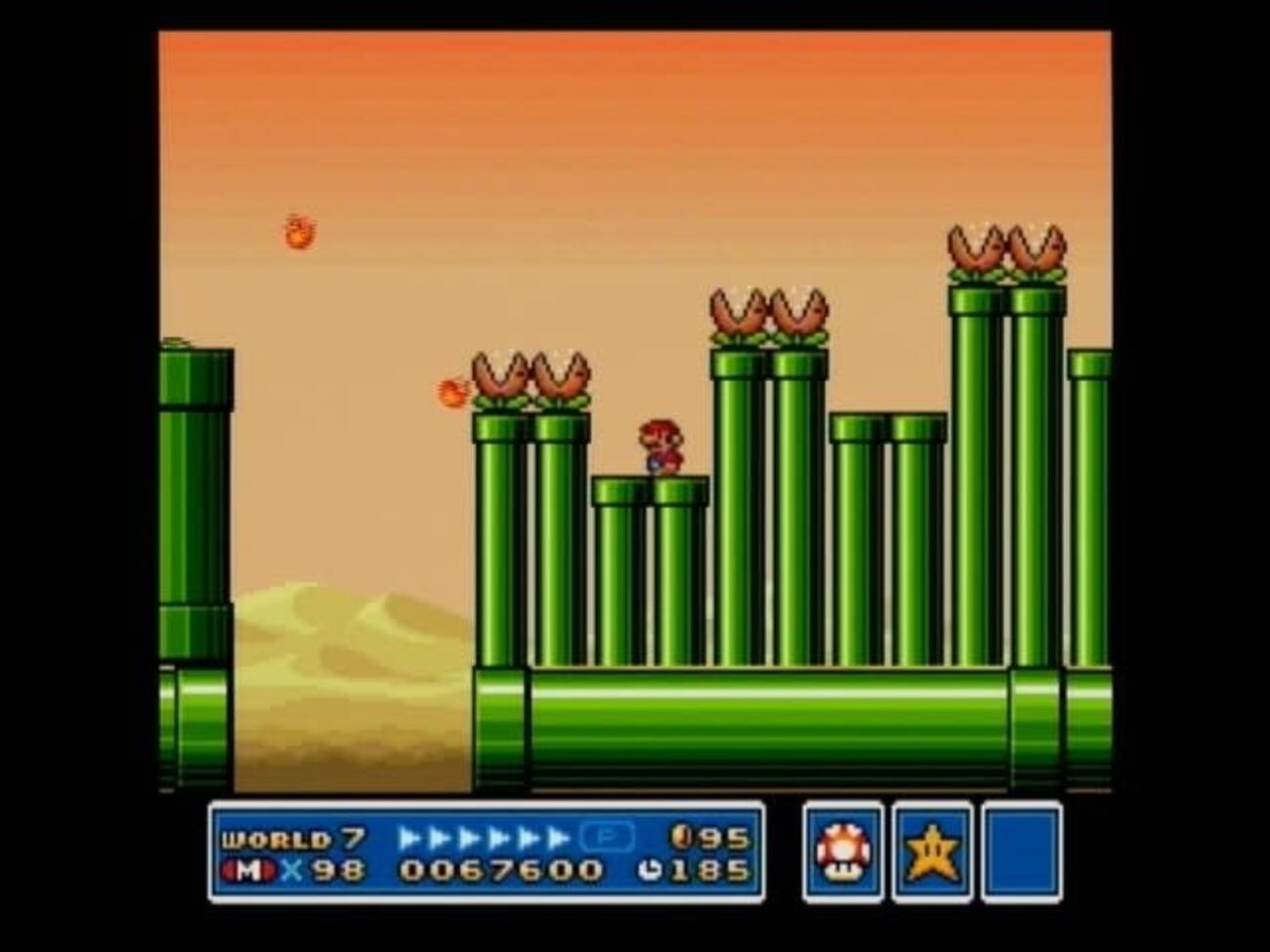The height and width of the screenshot is (952, 1270).
Task: Click the piranha plant pair above Mario
Action: click(x=770, y=312)
